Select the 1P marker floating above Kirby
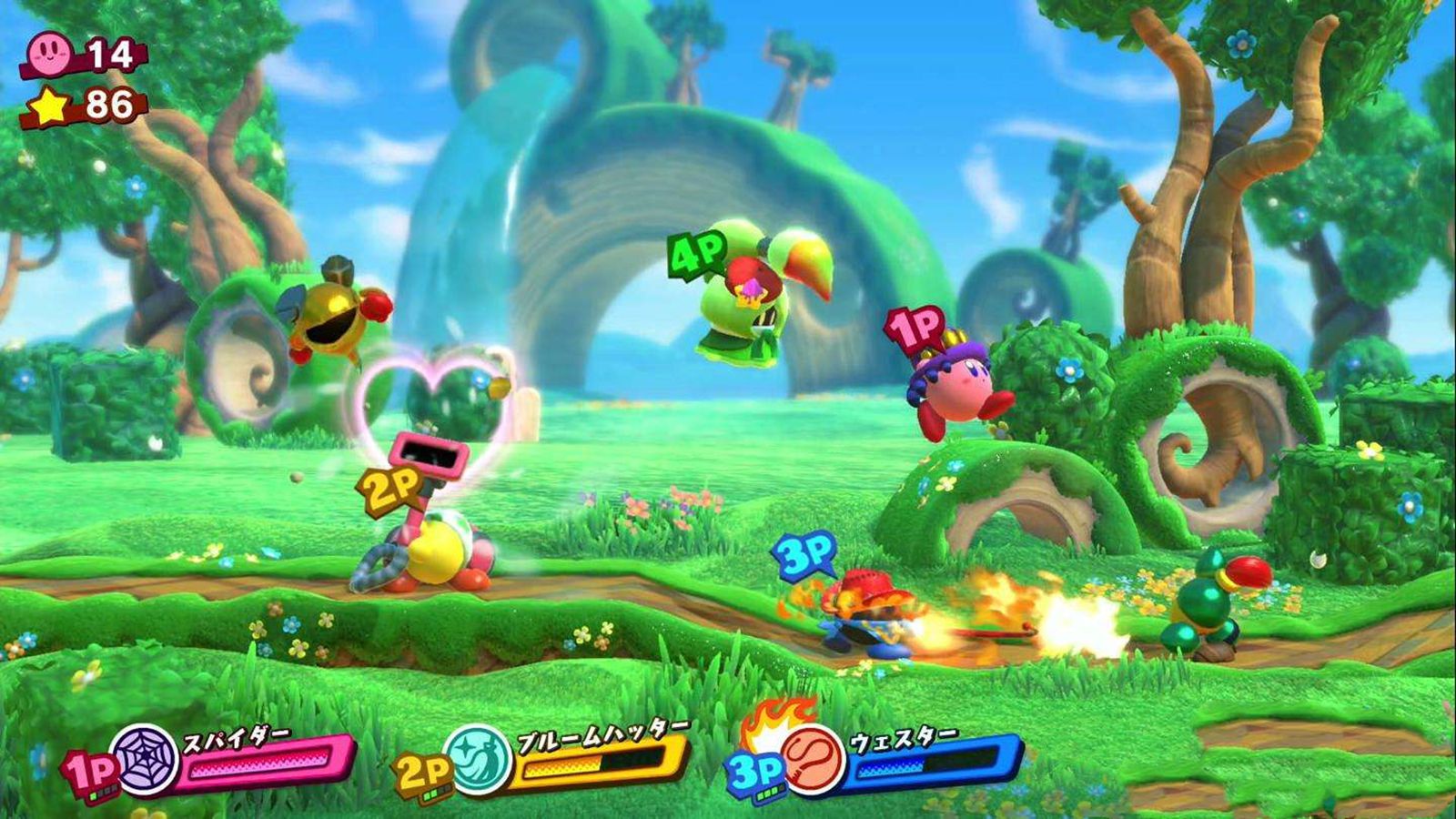Image resolution: width=1456 pixels, height=819 pixels. [x=914, y=330]
